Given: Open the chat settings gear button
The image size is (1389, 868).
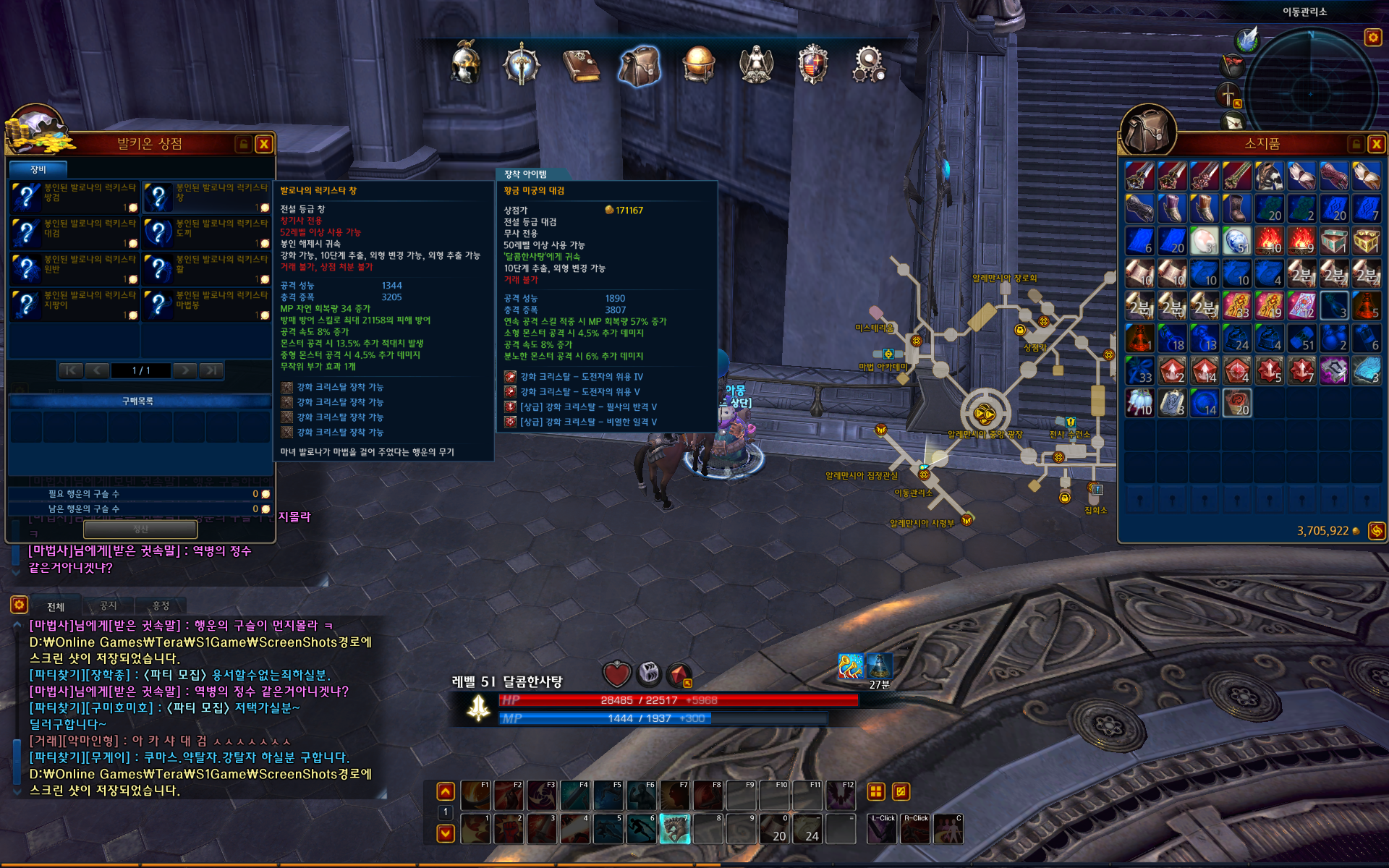Looking at the screenshot, I should click(19, 605).
